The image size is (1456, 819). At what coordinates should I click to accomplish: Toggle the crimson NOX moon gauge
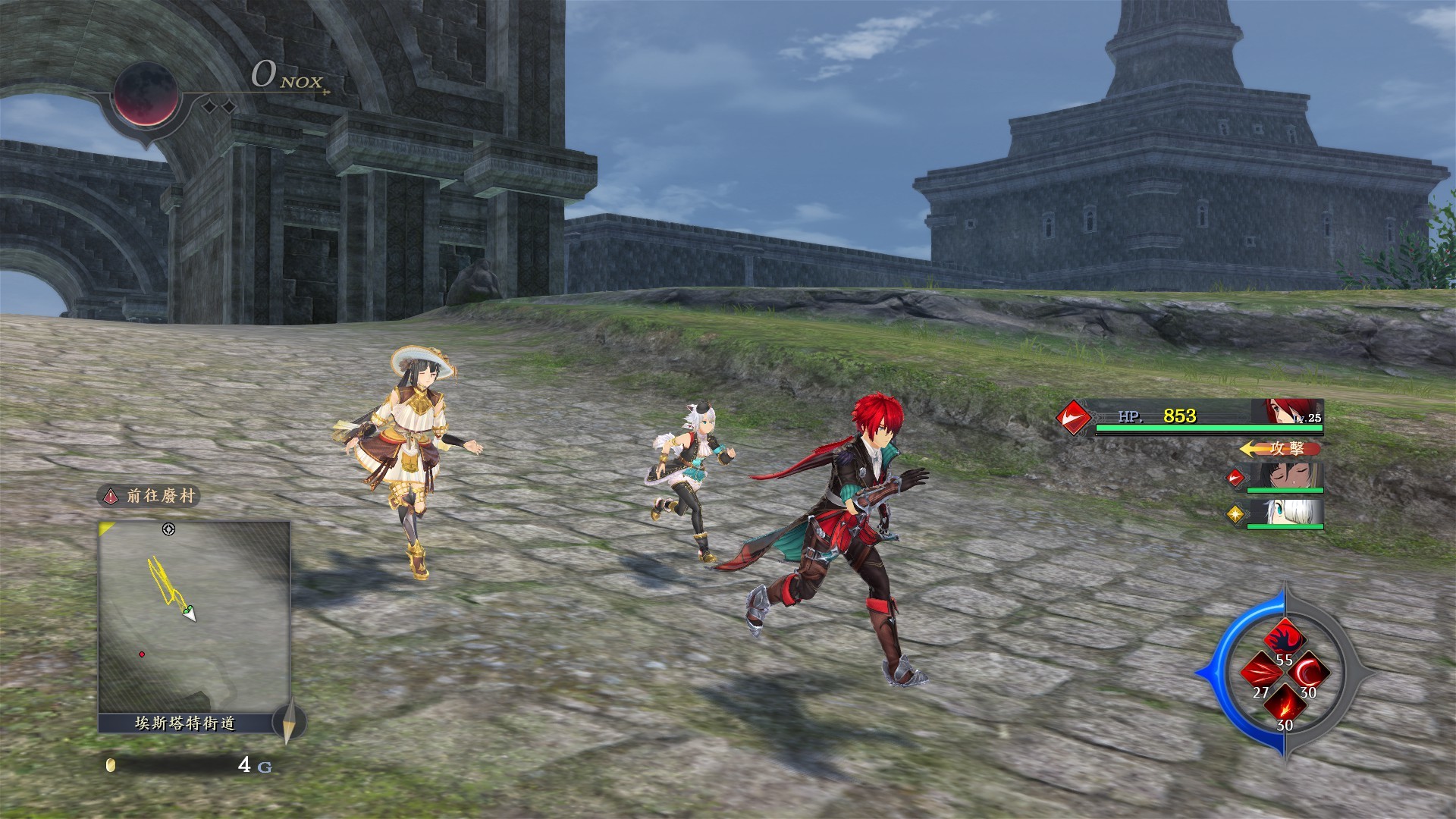[149, 95]
